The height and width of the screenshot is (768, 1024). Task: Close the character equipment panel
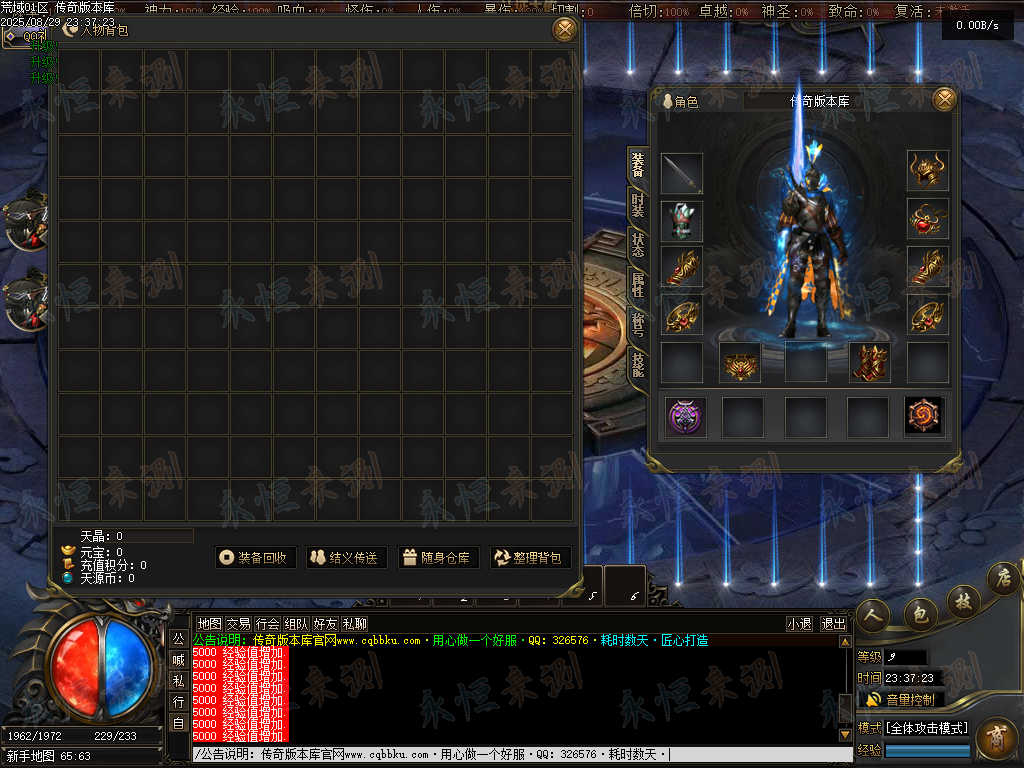point(944,99)
